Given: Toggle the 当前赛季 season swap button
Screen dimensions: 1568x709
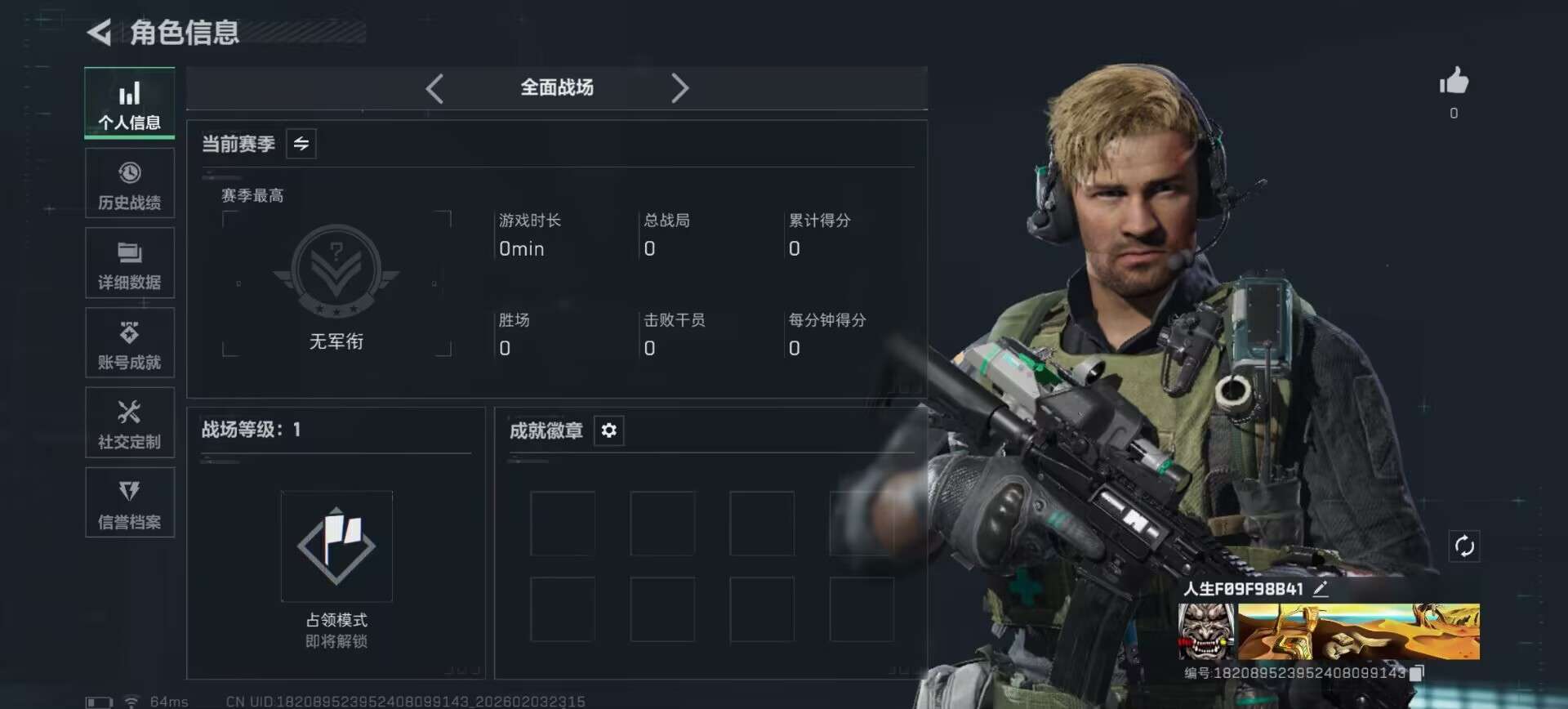Looking at the screenshot, I should click(x=301, y=145).
